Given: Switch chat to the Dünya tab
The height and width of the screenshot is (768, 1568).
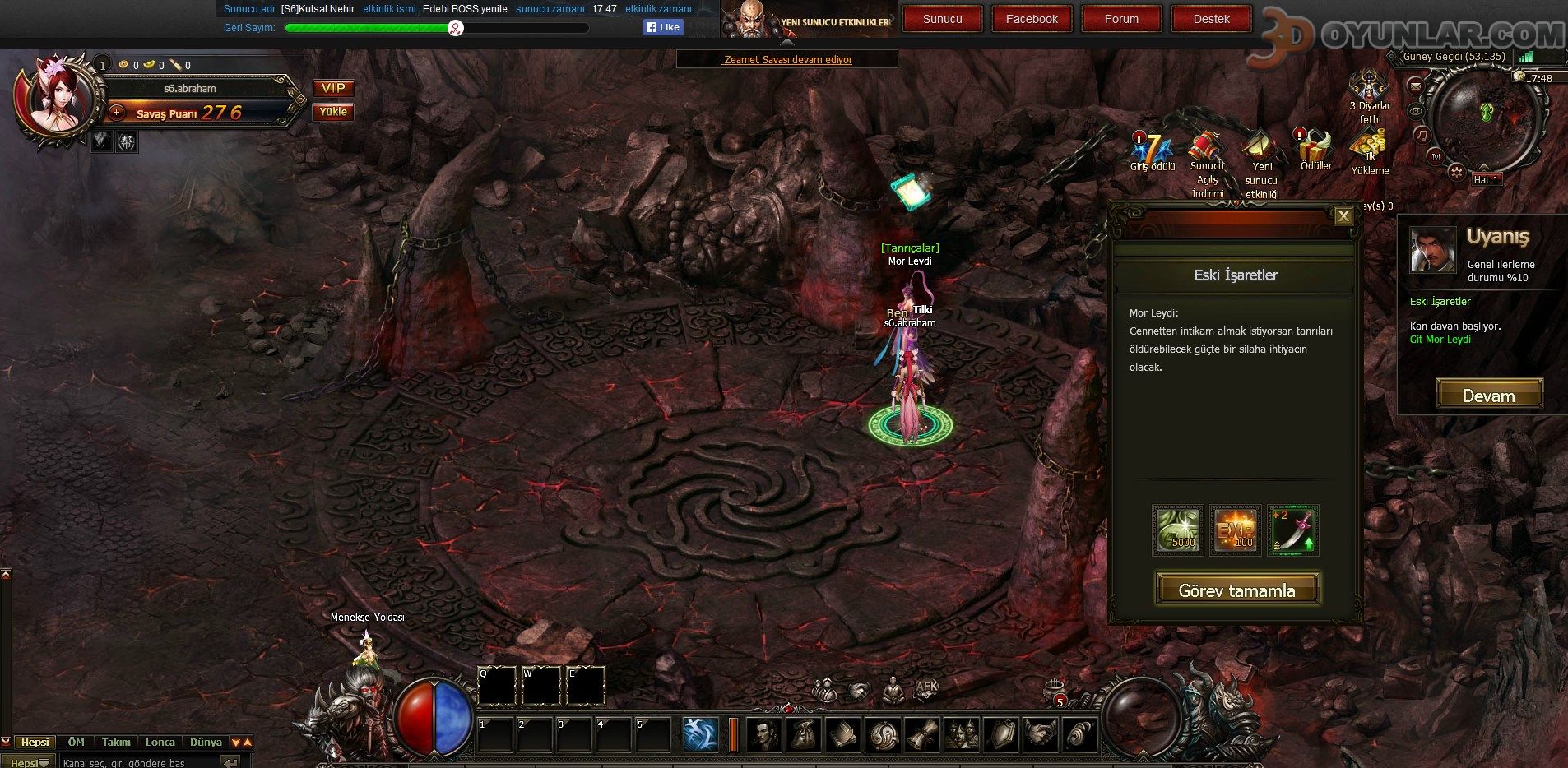Looking at the screenshot, I should tap(206, 742).
